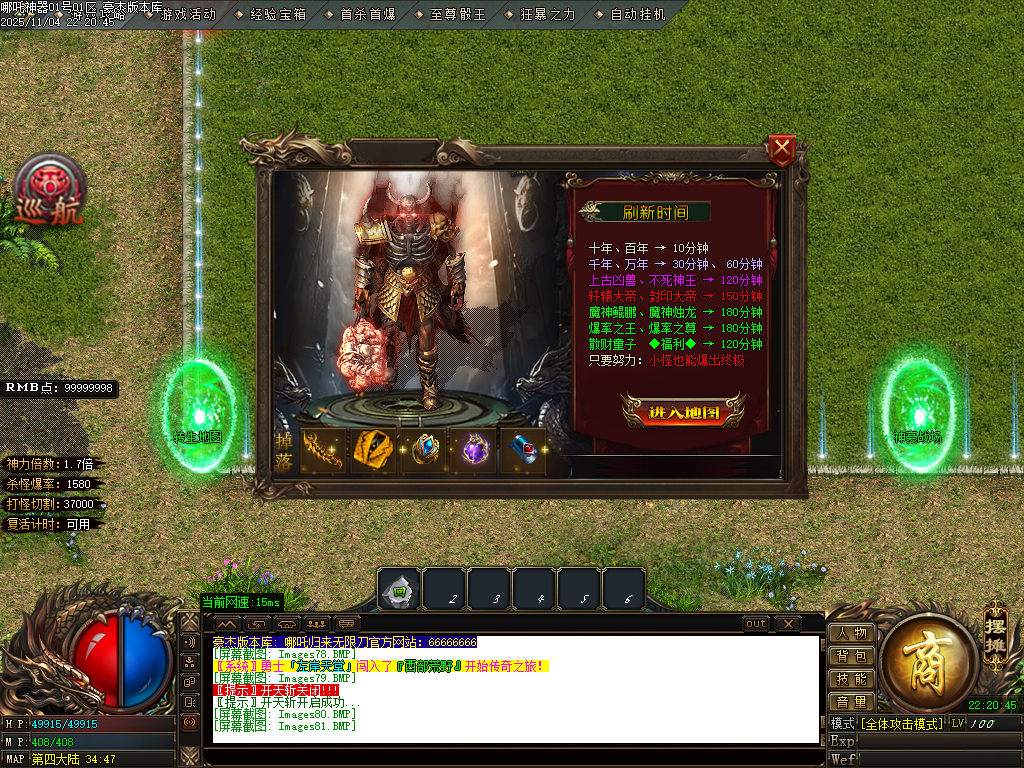
Task: Activate the red 巡航 cruise icon
Action: pyautogui.click(x=47, y=192)
